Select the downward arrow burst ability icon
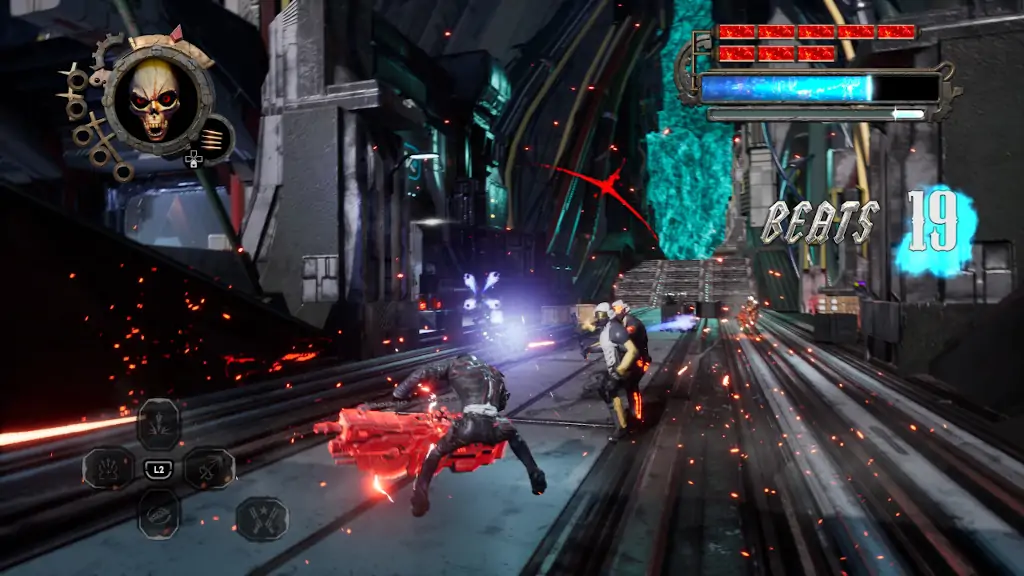Screen dimensions: 1024x576 click(159, 424)
